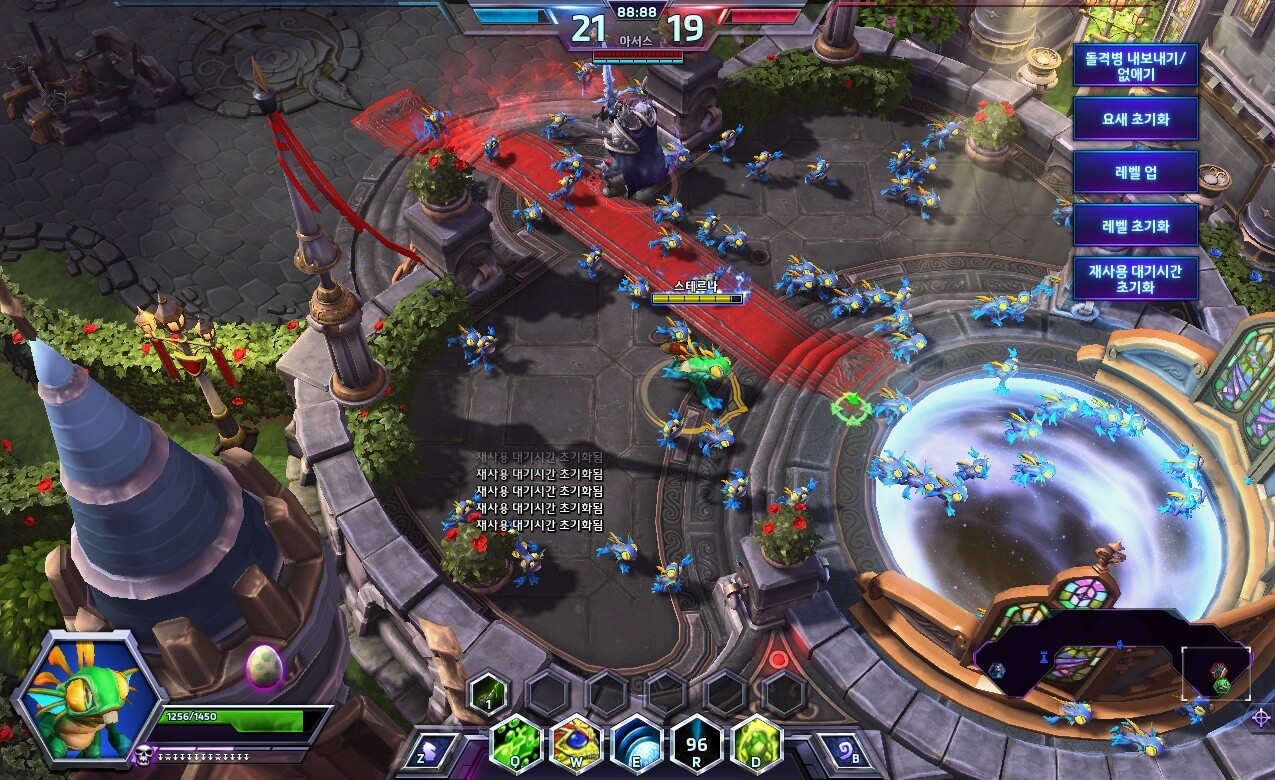The image size is (1275, 780).
Task: Click the minimap ping crosshair button
Action: coord(1263,716)
